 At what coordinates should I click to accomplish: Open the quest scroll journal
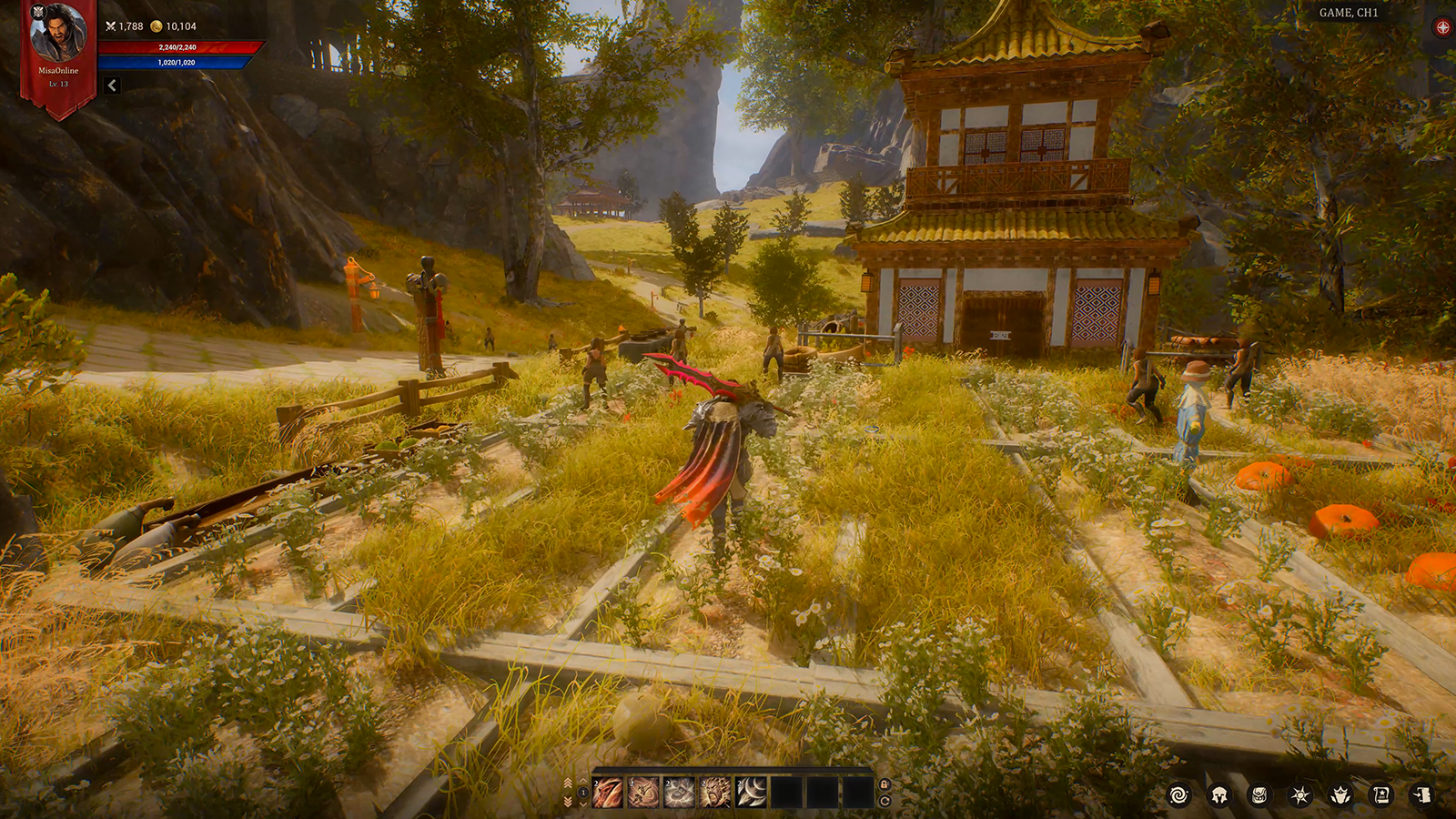pyautogui.click(x=1381, y=795)
